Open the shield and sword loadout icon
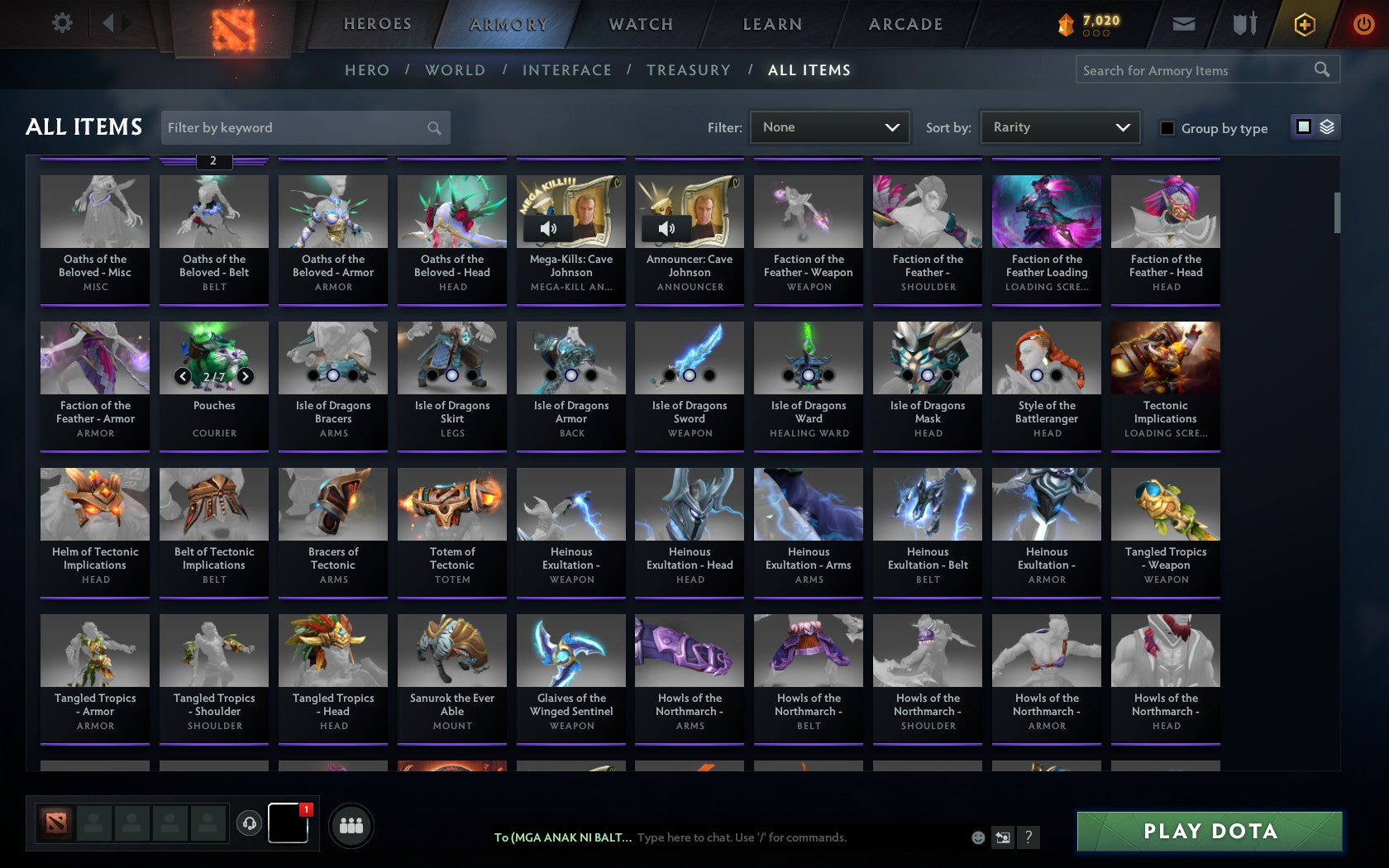Screen dimensions: 1389x868 1243,24
